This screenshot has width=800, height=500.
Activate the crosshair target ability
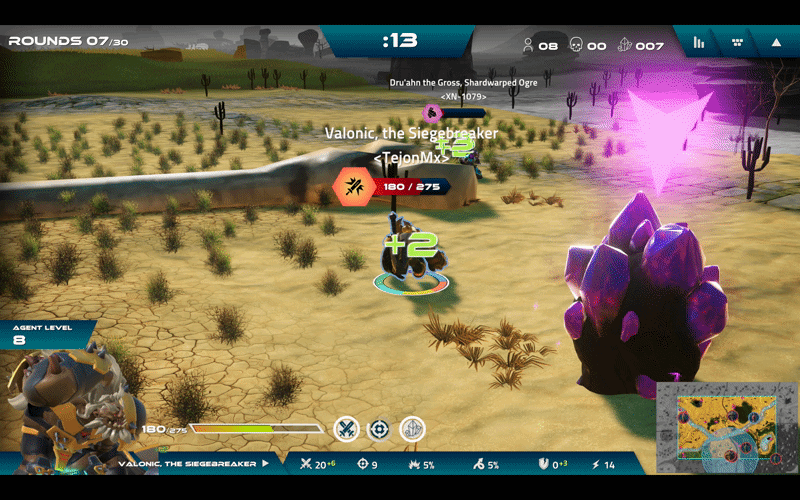pyautogui.click(x=379, y=429)
